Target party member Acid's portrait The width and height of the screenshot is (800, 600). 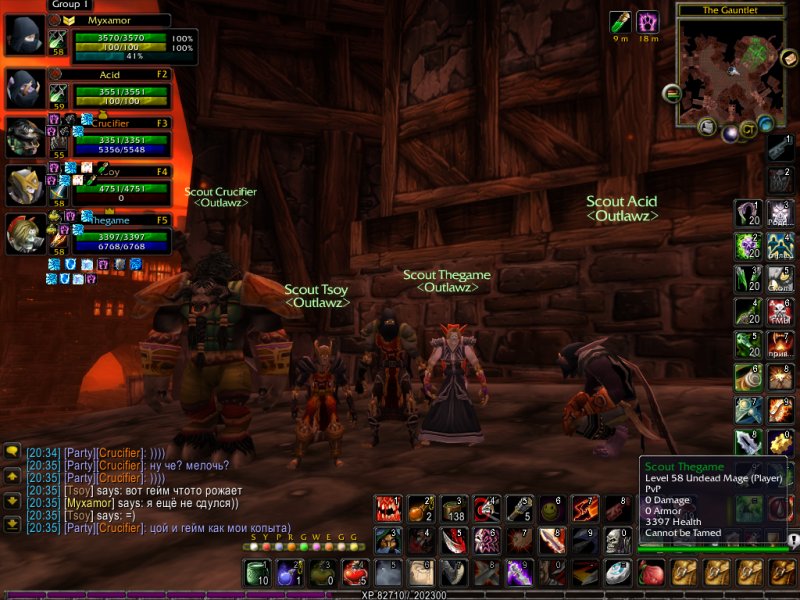[x=23, y=90]
